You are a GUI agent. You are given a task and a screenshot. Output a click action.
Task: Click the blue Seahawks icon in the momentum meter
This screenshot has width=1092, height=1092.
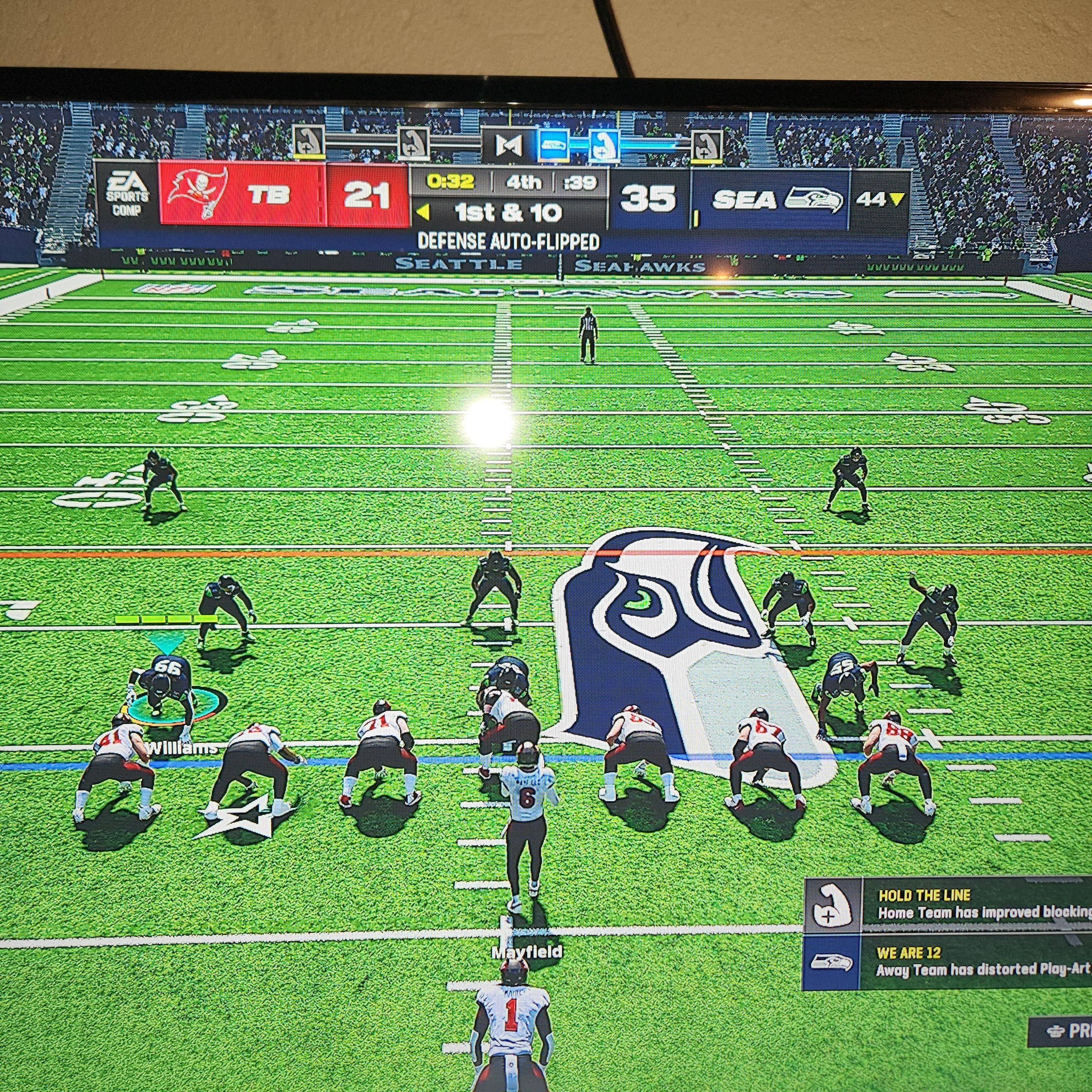click(552, 145)
